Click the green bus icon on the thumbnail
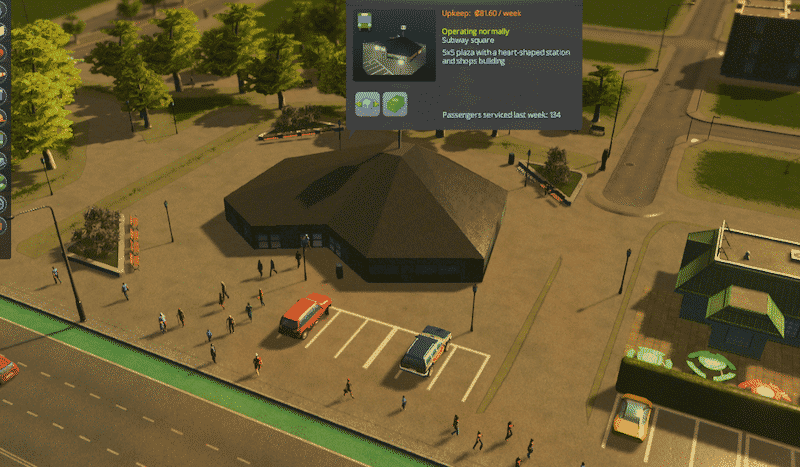 364,20
